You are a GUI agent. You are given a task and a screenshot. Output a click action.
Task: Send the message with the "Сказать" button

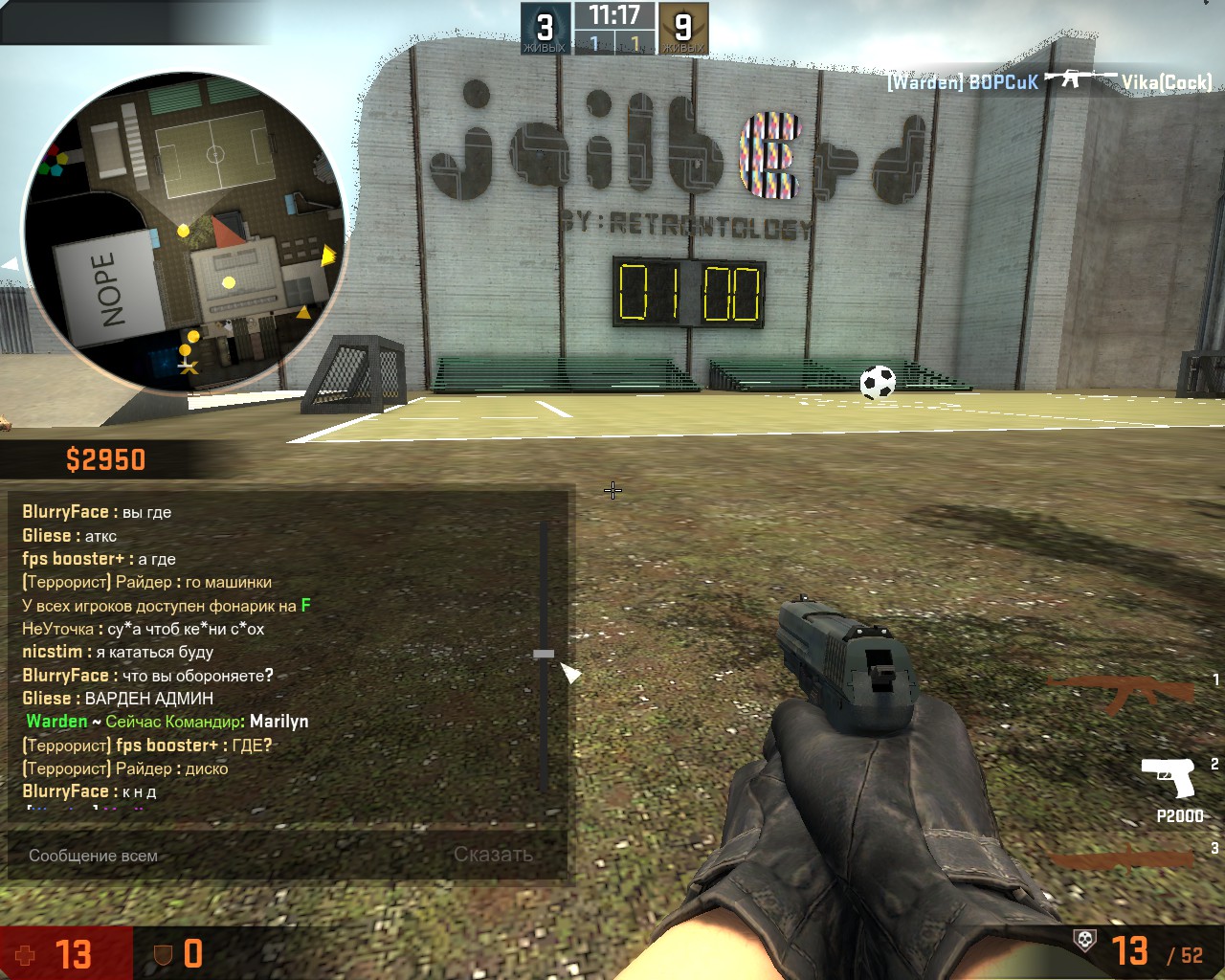coord(493,855)
